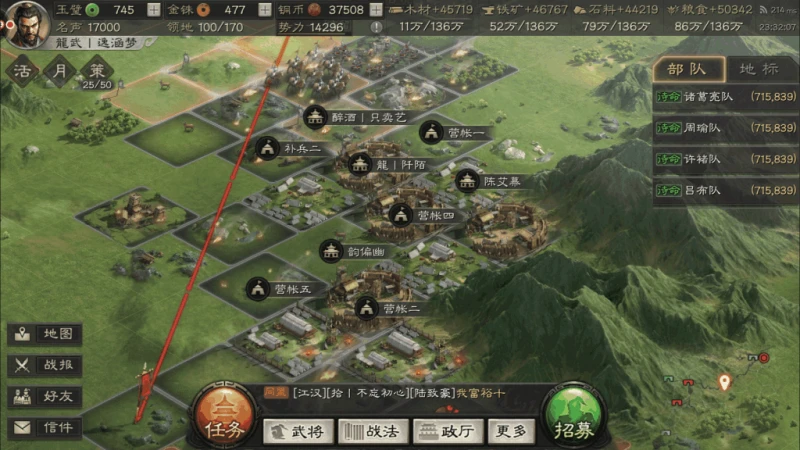View the 战报 battle reports
Image resolution: width=800 pixels, height=450 pixels.
[46, 365]
